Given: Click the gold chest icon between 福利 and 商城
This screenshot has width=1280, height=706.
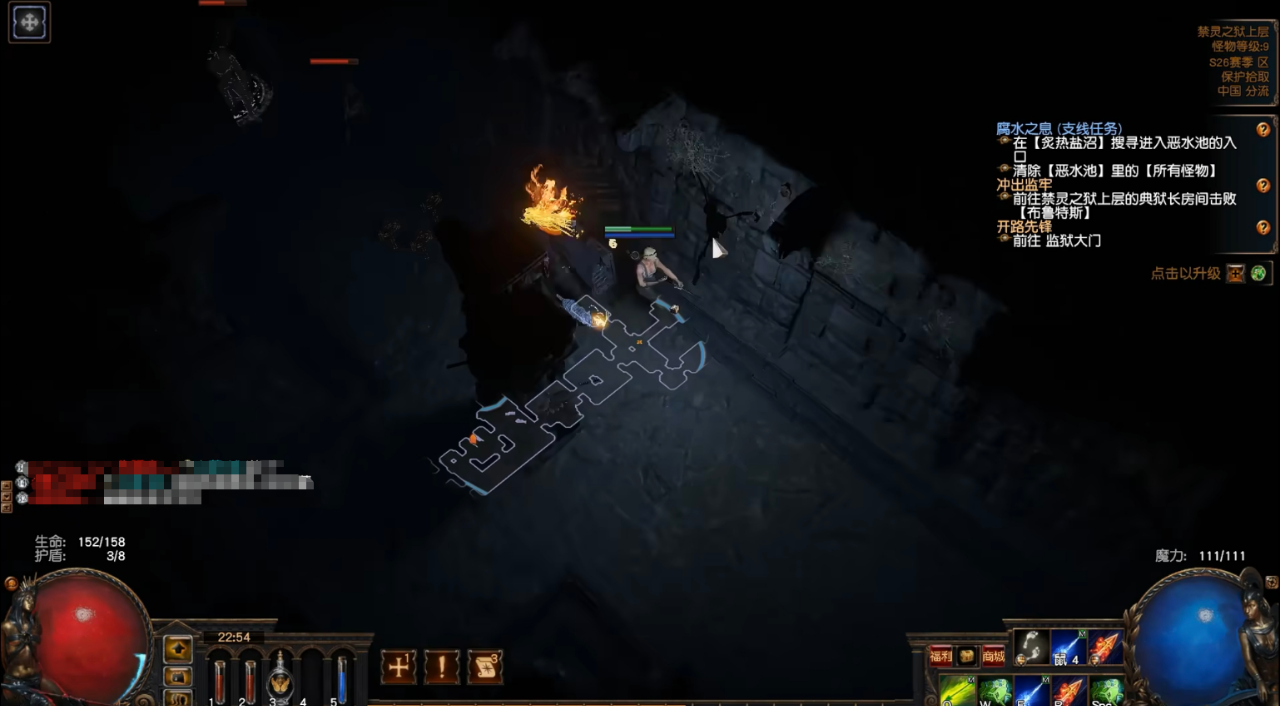Looking at the screenshot, I should (967, 656).
